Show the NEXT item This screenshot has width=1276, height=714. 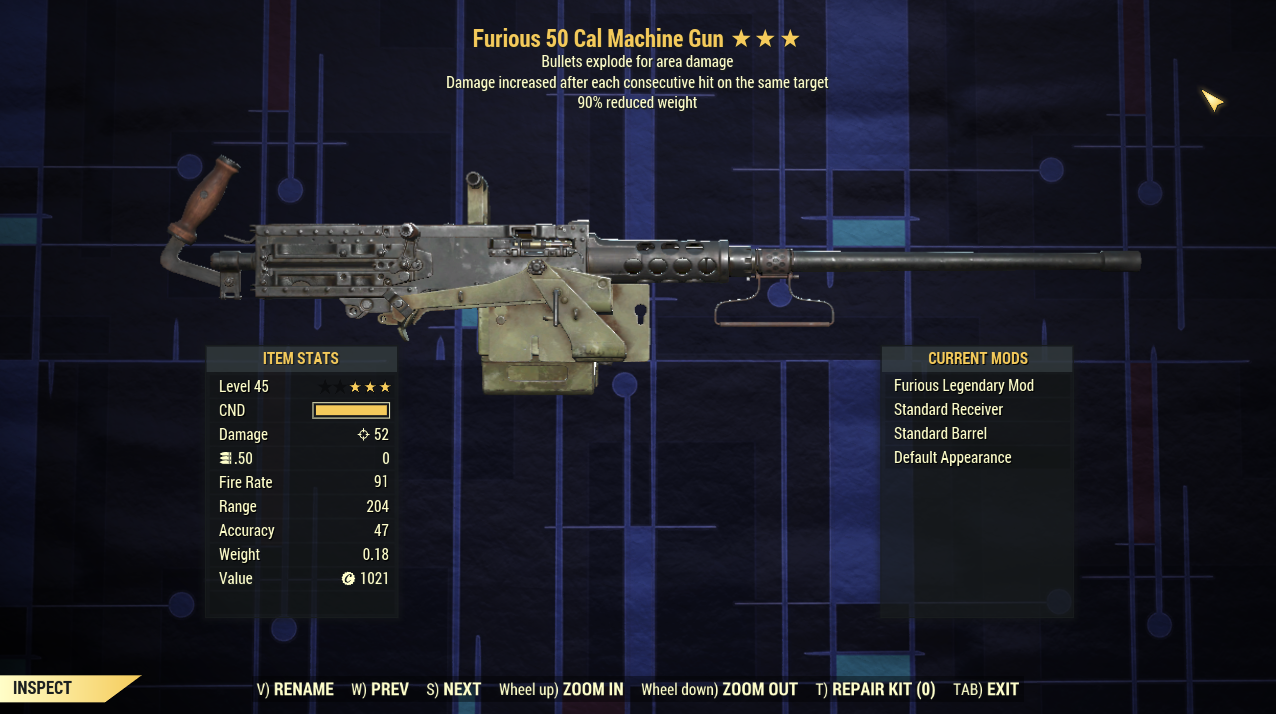453,689
